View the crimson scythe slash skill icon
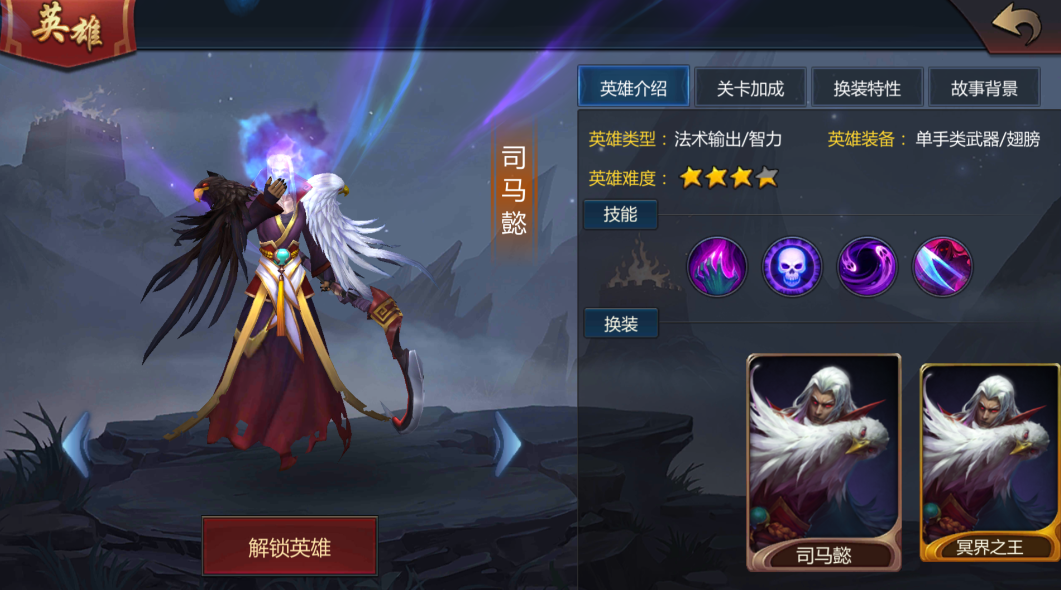The width and height of the screenshot is (1061, 590). click(x=942, y=266)
